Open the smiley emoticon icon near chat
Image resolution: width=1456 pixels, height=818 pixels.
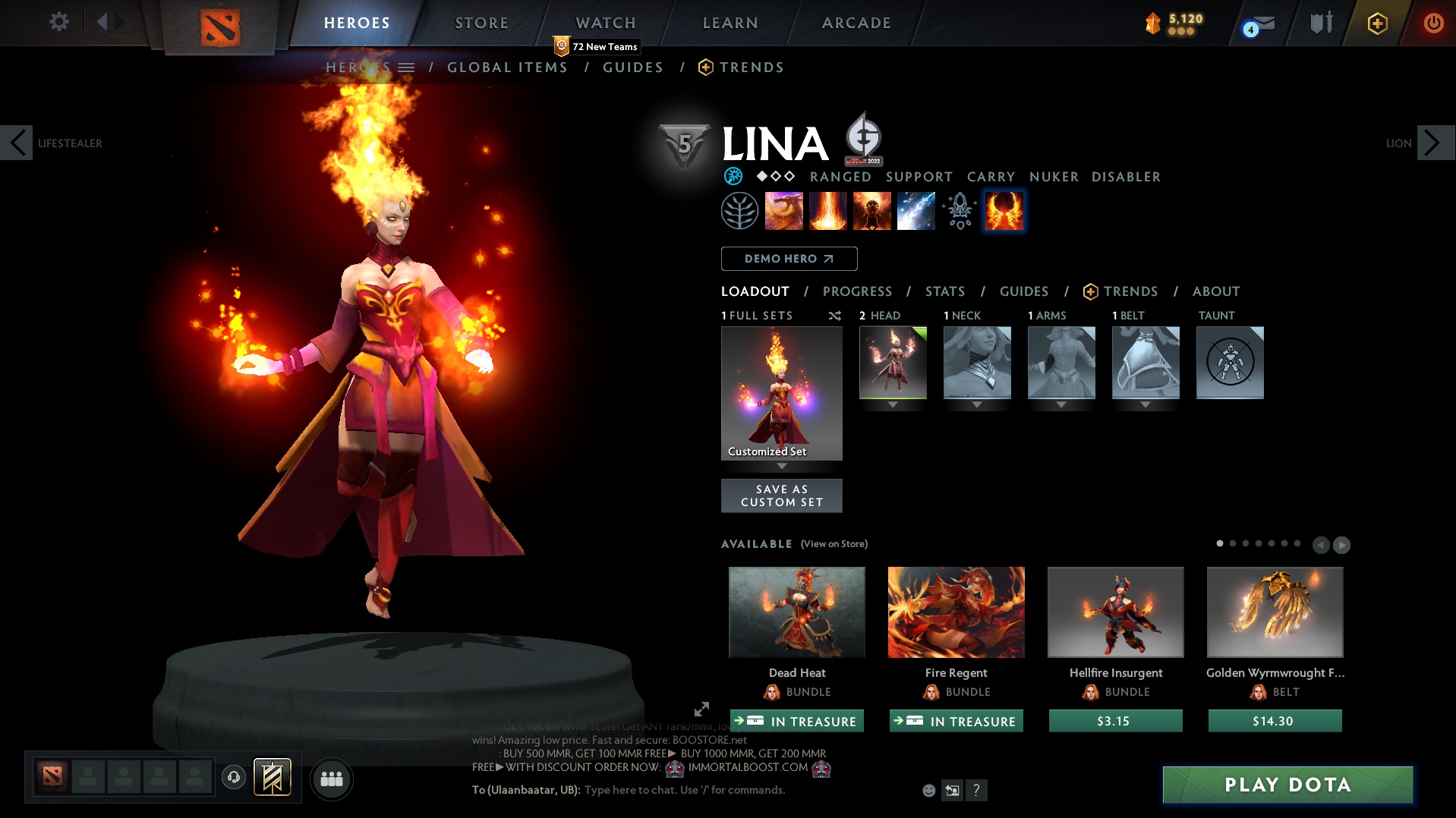(928, 790)
